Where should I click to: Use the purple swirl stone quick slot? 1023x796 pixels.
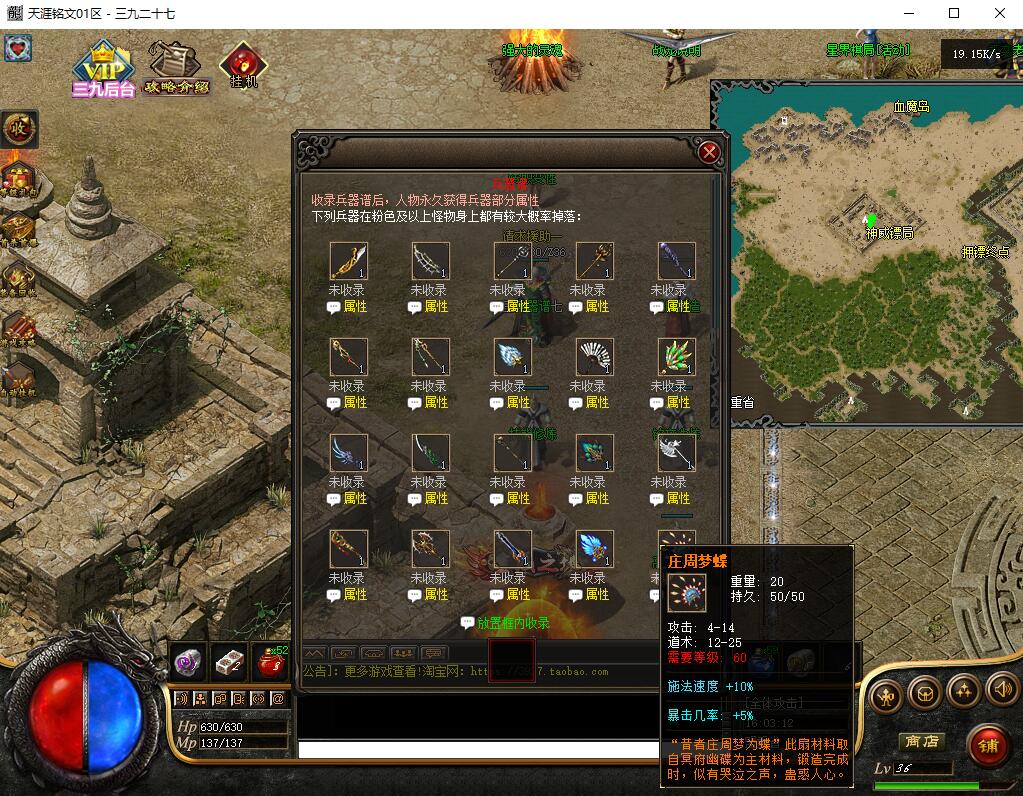(x=188, y=662)
